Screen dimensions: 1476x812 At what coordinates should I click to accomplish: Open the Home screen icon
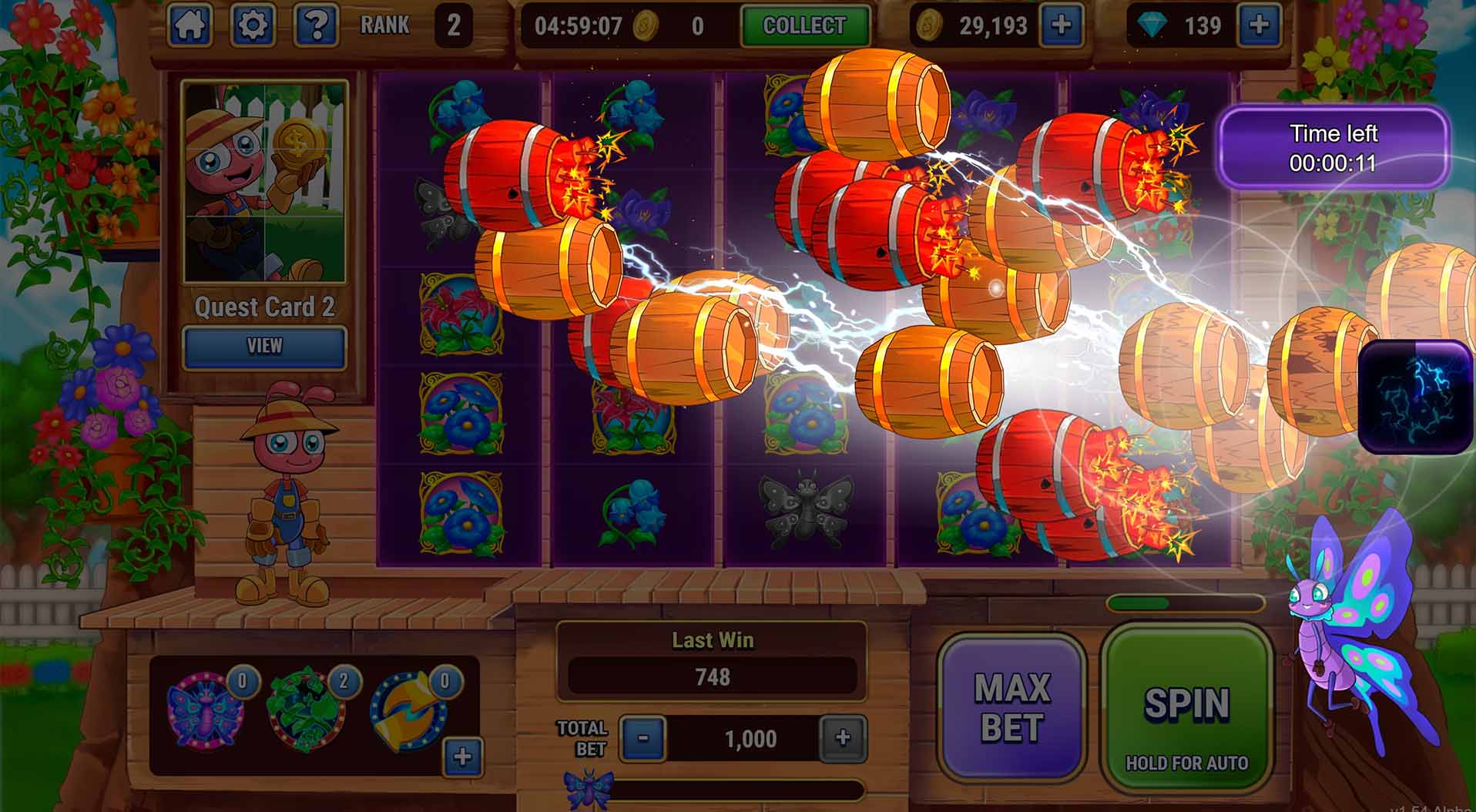click(x=190, y=23)
